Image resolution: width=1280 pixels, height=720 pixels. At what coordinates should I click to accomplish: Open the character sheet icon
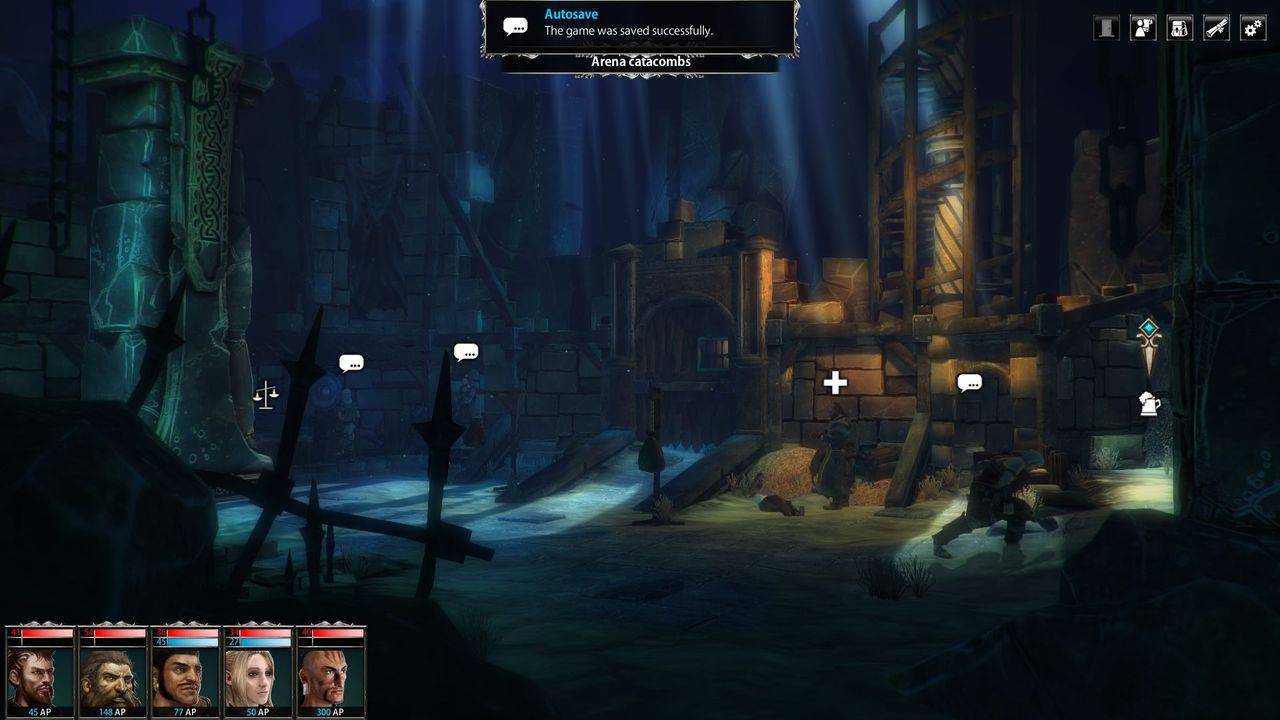[1143, 28]
